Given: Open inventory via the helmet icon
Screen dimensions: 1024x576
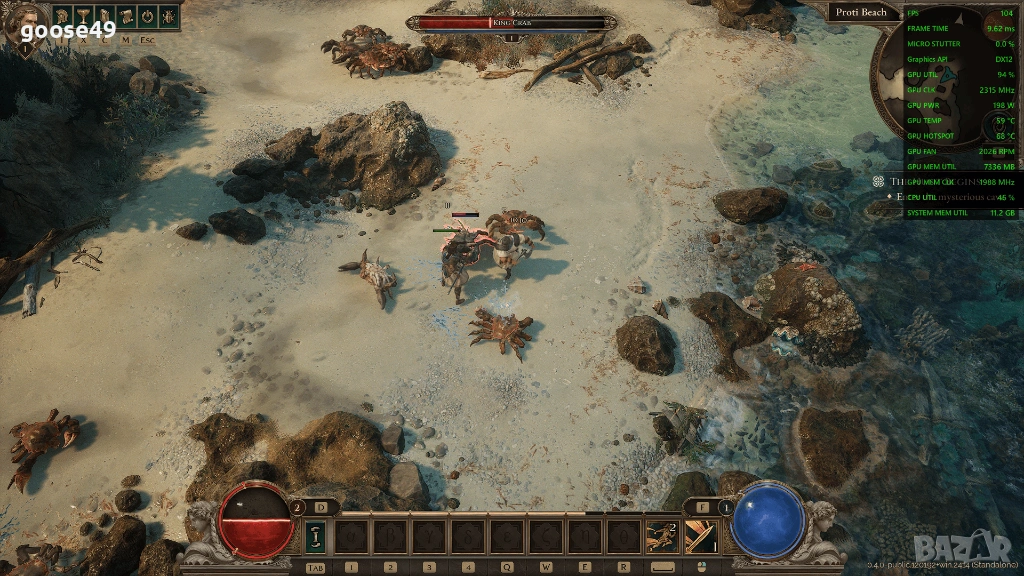Looking at the screenshot, I should pos(62,16).
